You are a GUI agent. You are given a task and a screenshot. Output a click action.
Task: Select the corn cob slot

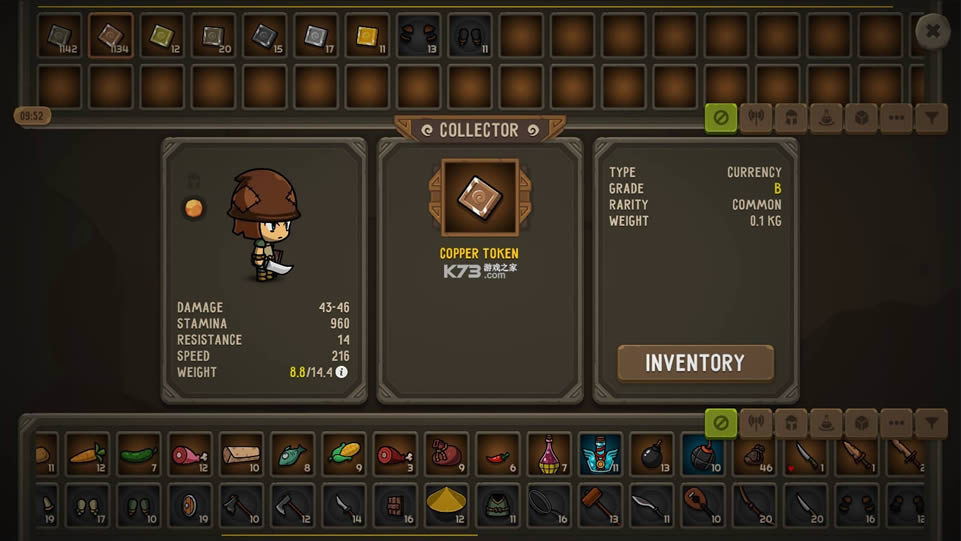pos(344,454)
